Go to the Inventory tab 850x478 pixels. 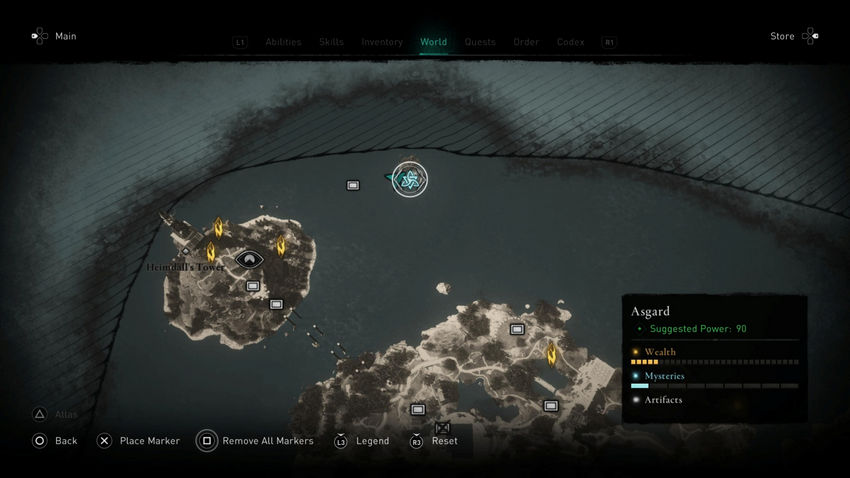click(382, 42)
